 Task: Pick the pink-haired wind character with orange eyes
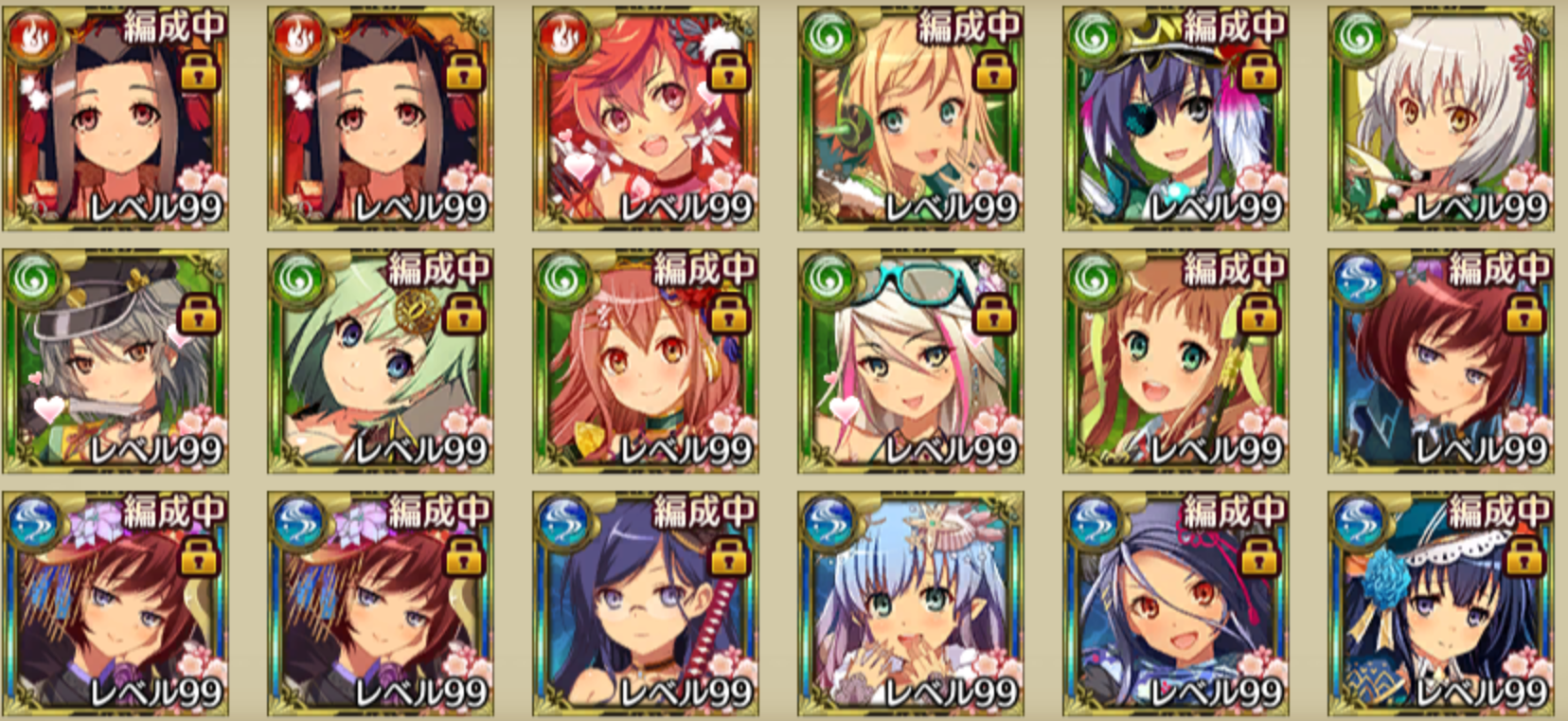(x=645, y=362)
